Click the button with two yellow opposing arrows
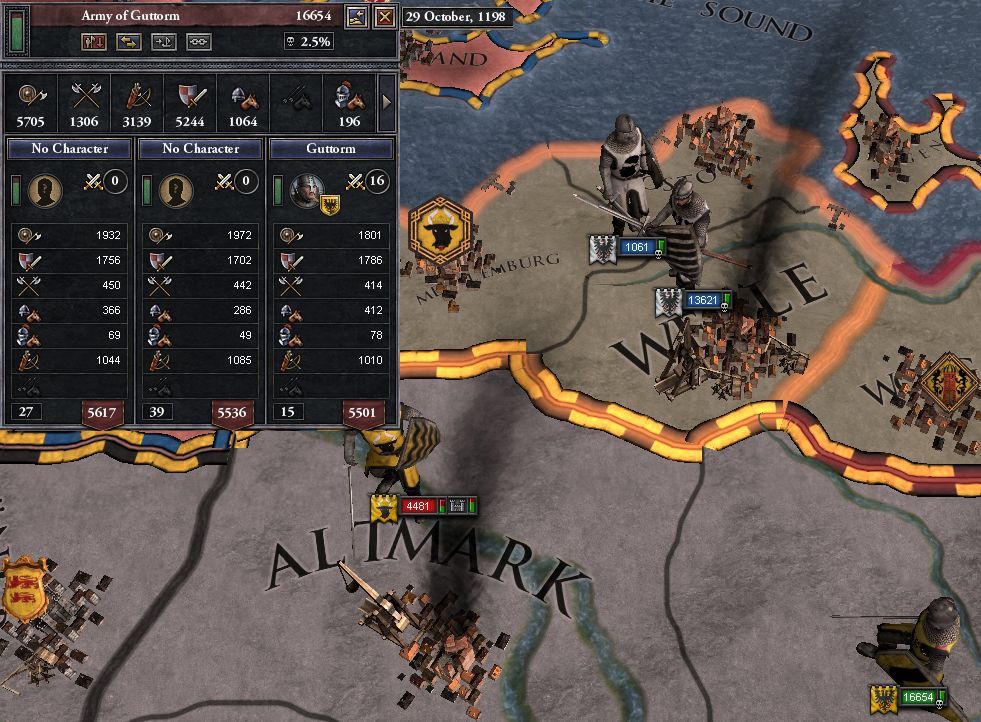The width and height of the screenshot is (981, 722). point(129,42)
